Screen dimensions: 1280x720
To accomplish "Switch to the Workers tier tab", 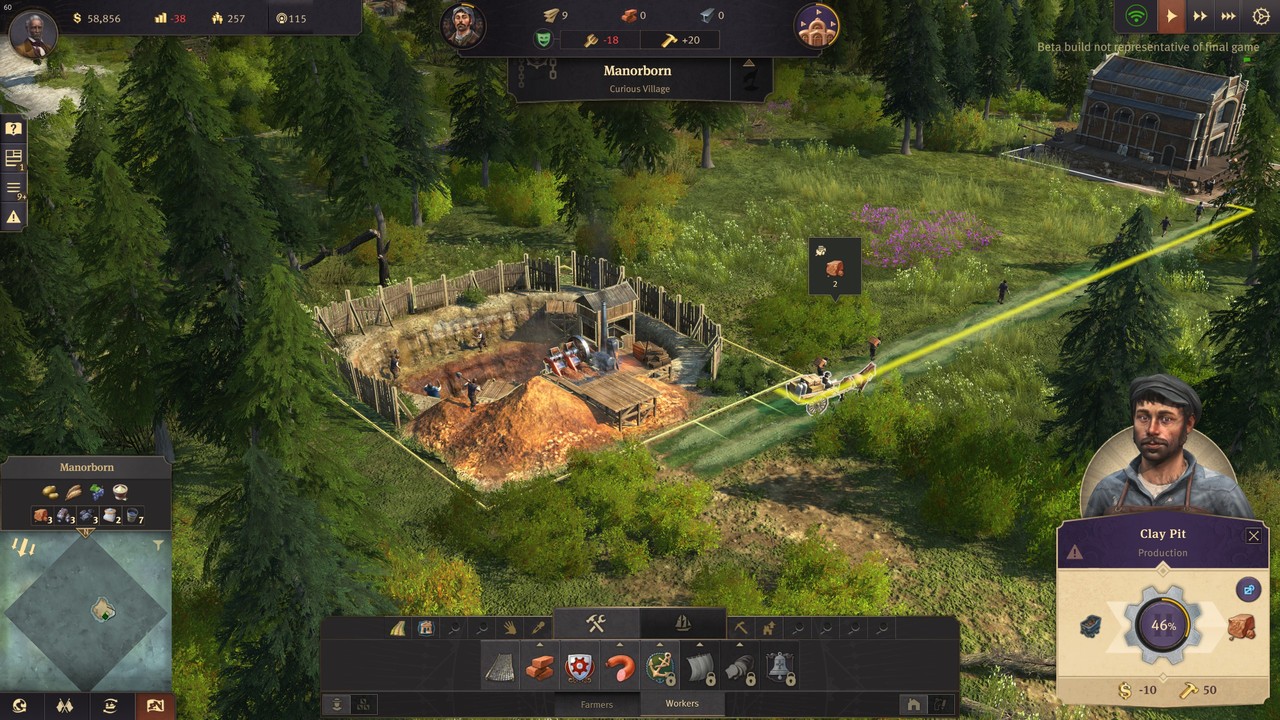I will point(683,704).
